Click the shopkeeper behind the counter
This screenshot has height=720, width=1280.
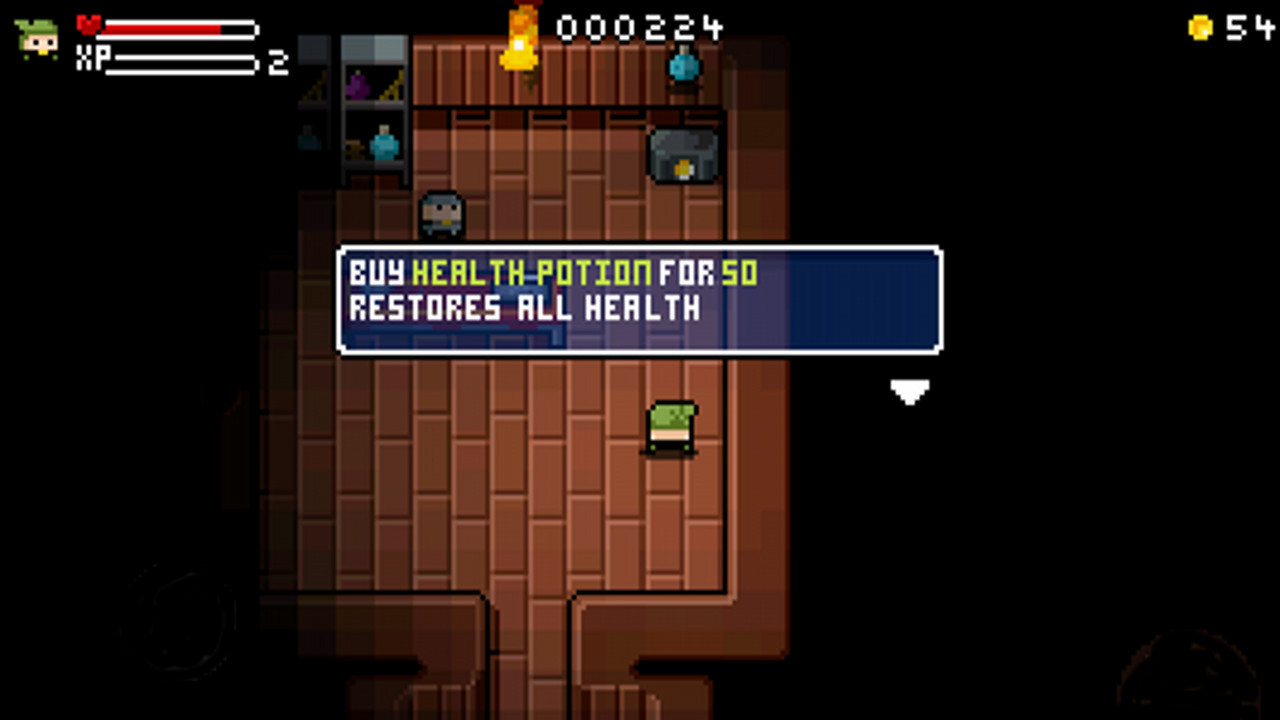440,210
